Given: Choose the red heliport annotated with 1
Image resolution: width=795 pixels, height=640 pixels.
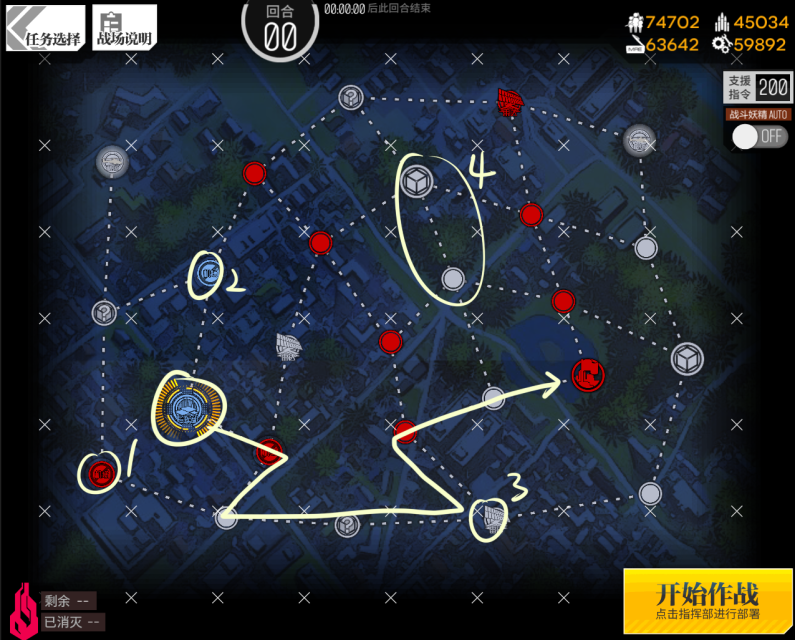Looking at the screenshot, I should (100, 473).
